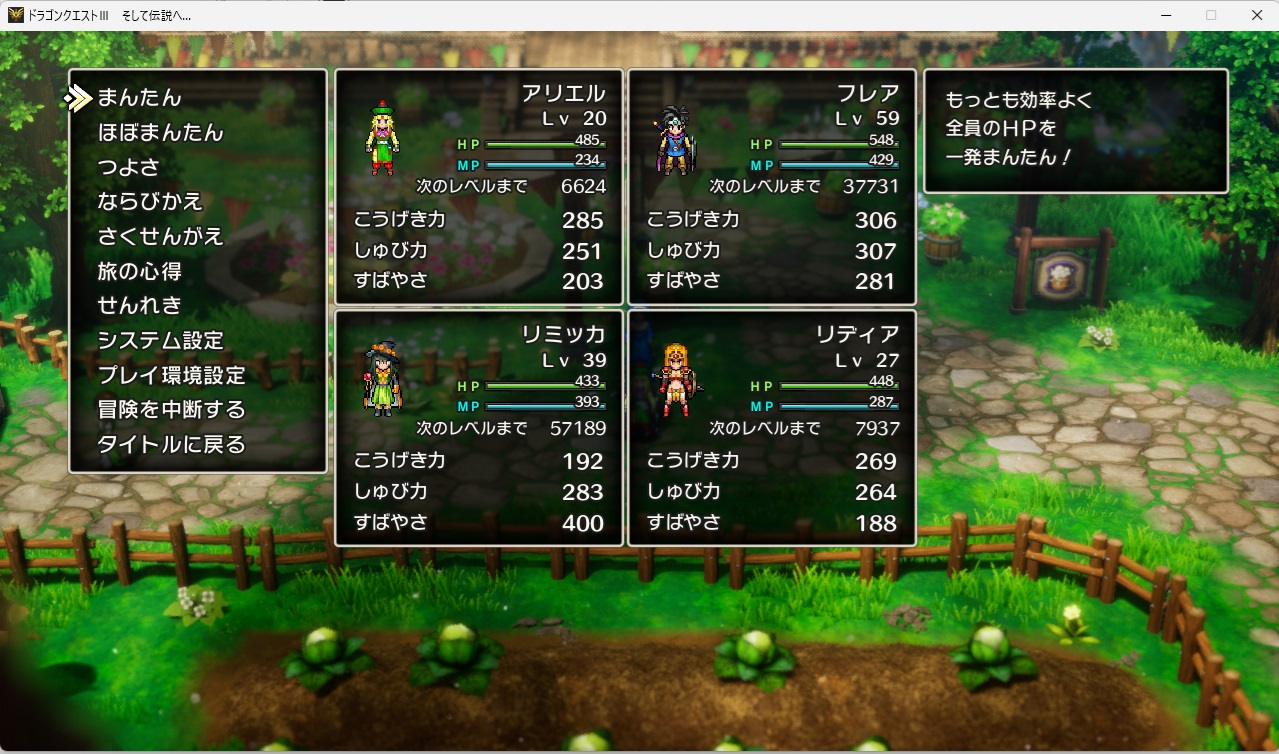Select フレア's character status panel
1279x754 pixels.
pos(771,187)
